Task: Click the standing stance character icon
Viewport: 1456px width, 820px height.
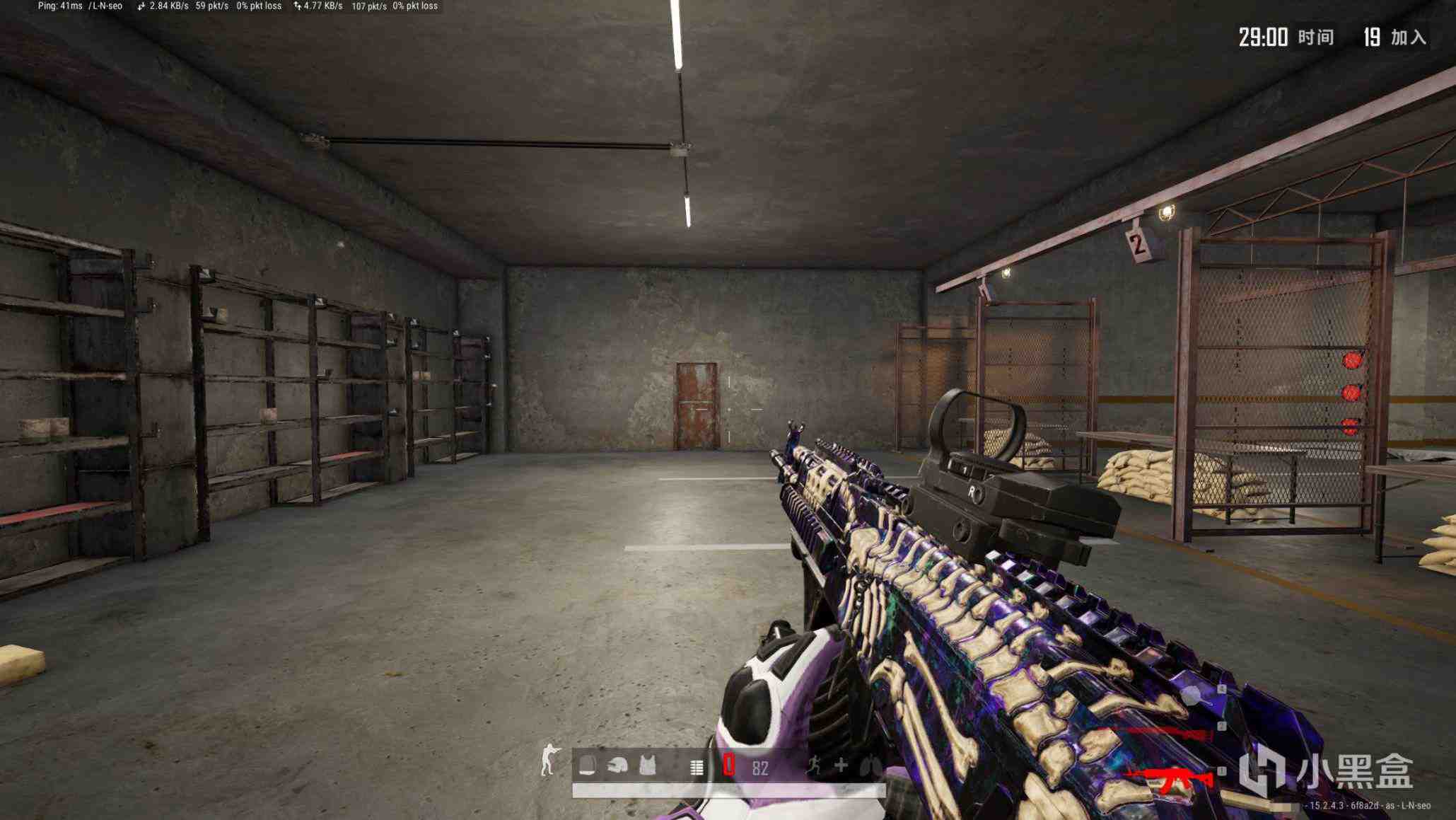Action: [x=548, y=761]
